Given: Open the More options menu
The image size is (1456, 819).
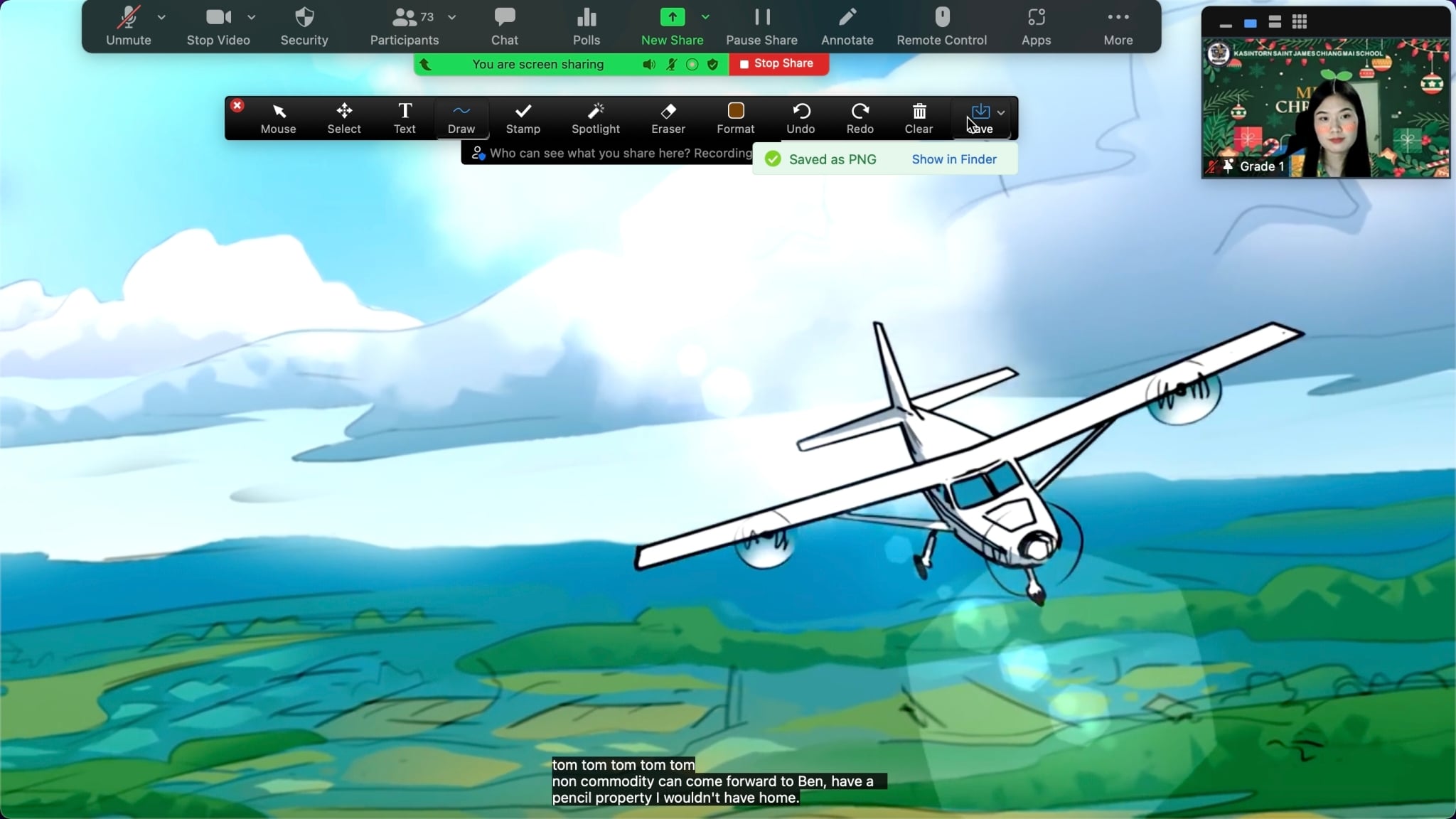Looking at the screenshot, I should tap(1118, 26).
